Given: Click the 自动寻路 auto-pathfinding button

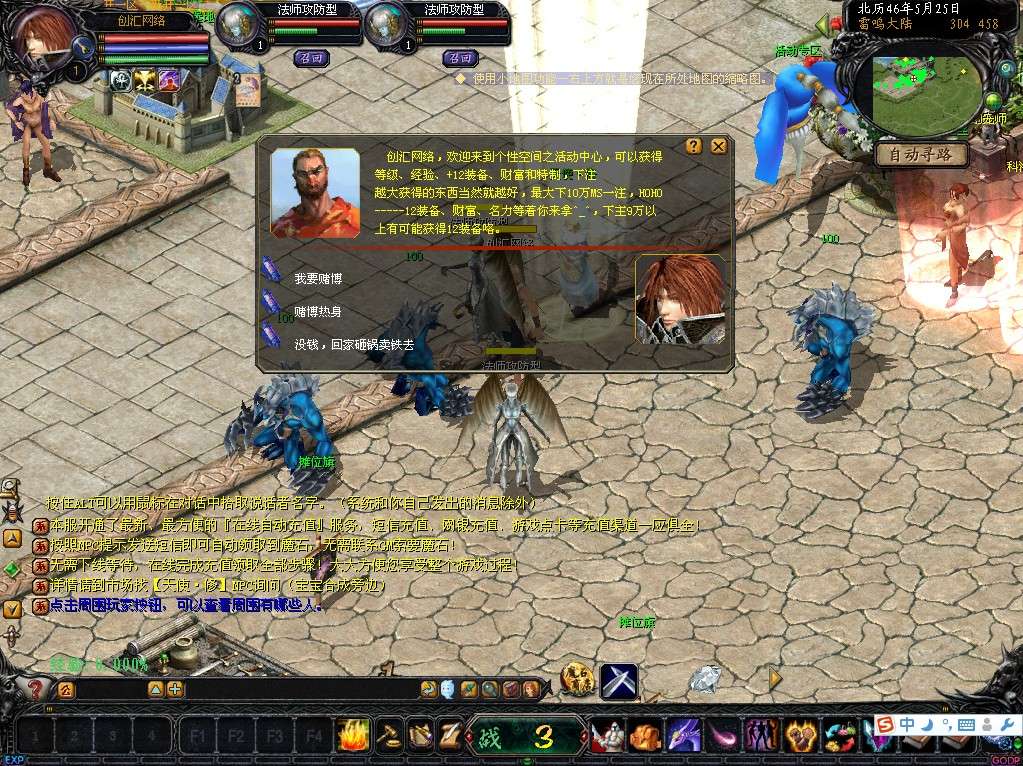Looking at the screenshot, I should pos(921,155).
